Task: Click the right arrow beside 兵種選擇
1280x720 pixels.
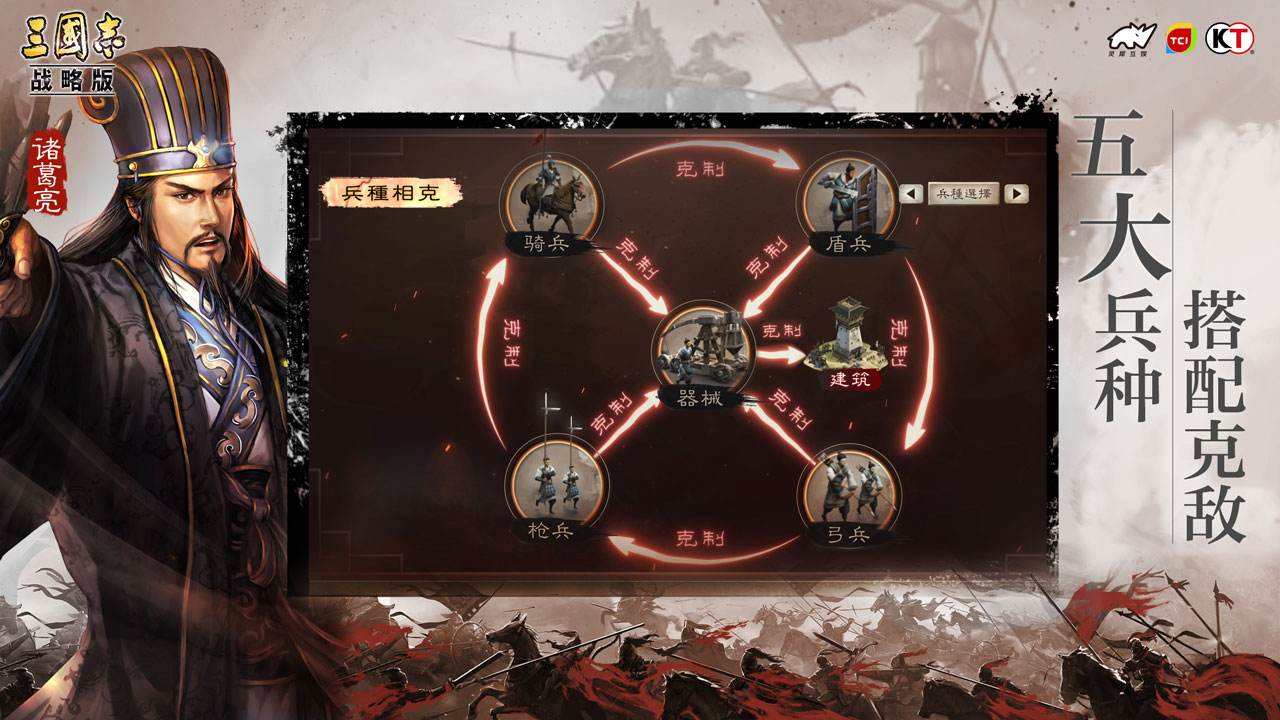Action: (1016, 194)
